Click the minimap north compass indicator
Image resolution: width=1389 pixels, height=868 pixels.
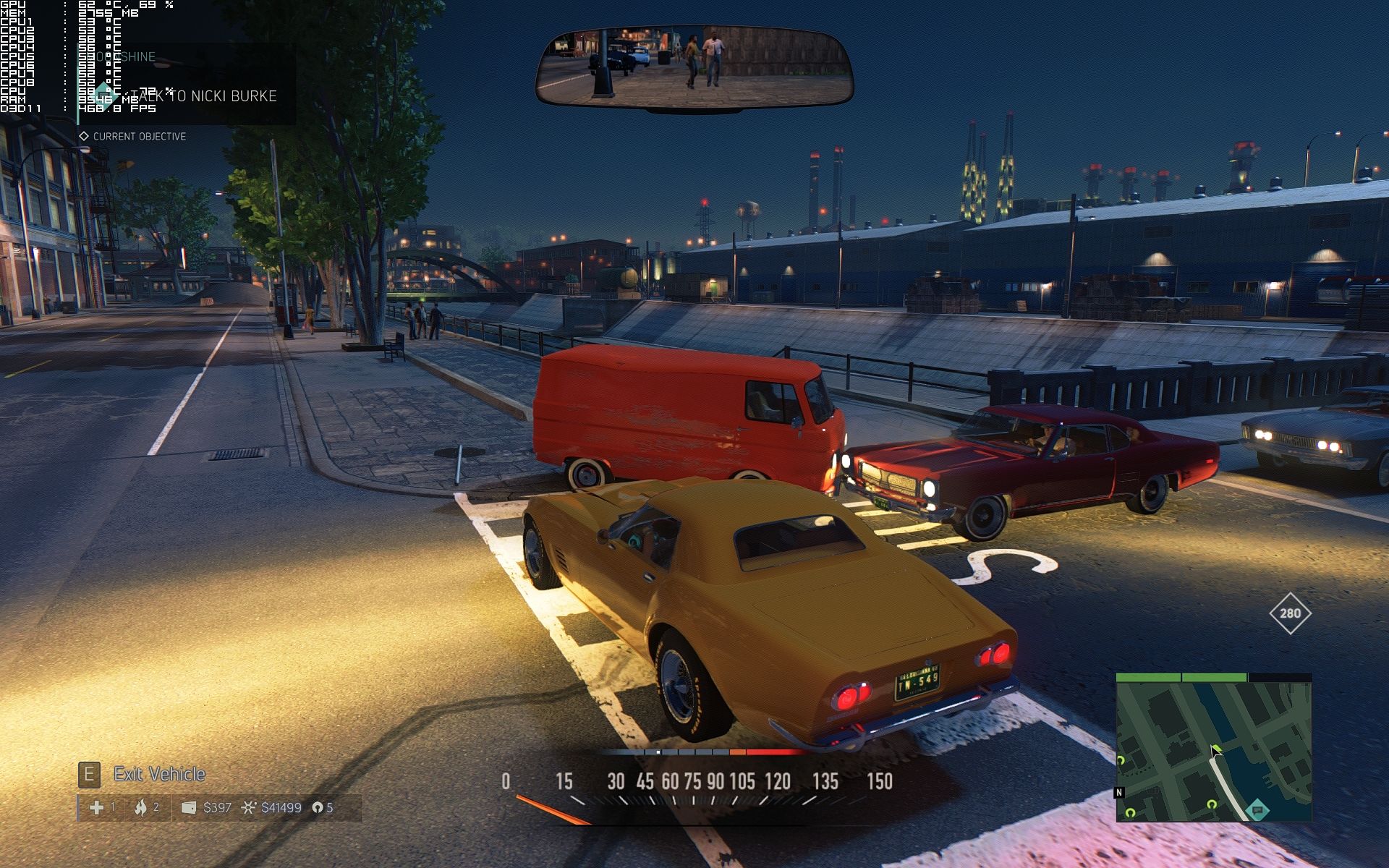(1119, 792)
